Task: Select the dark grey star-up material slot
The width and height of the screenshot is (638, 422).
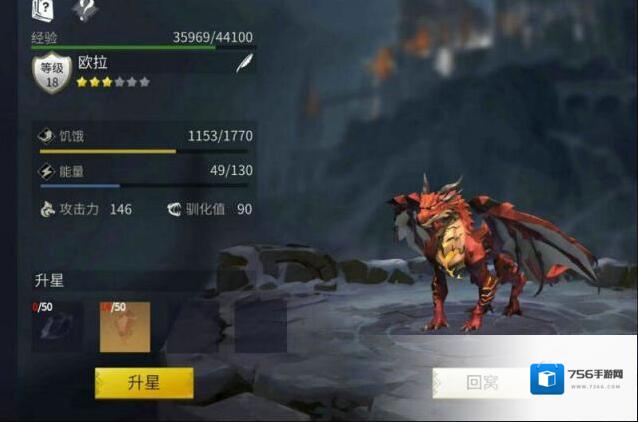Action: click(x=57, y=326)
